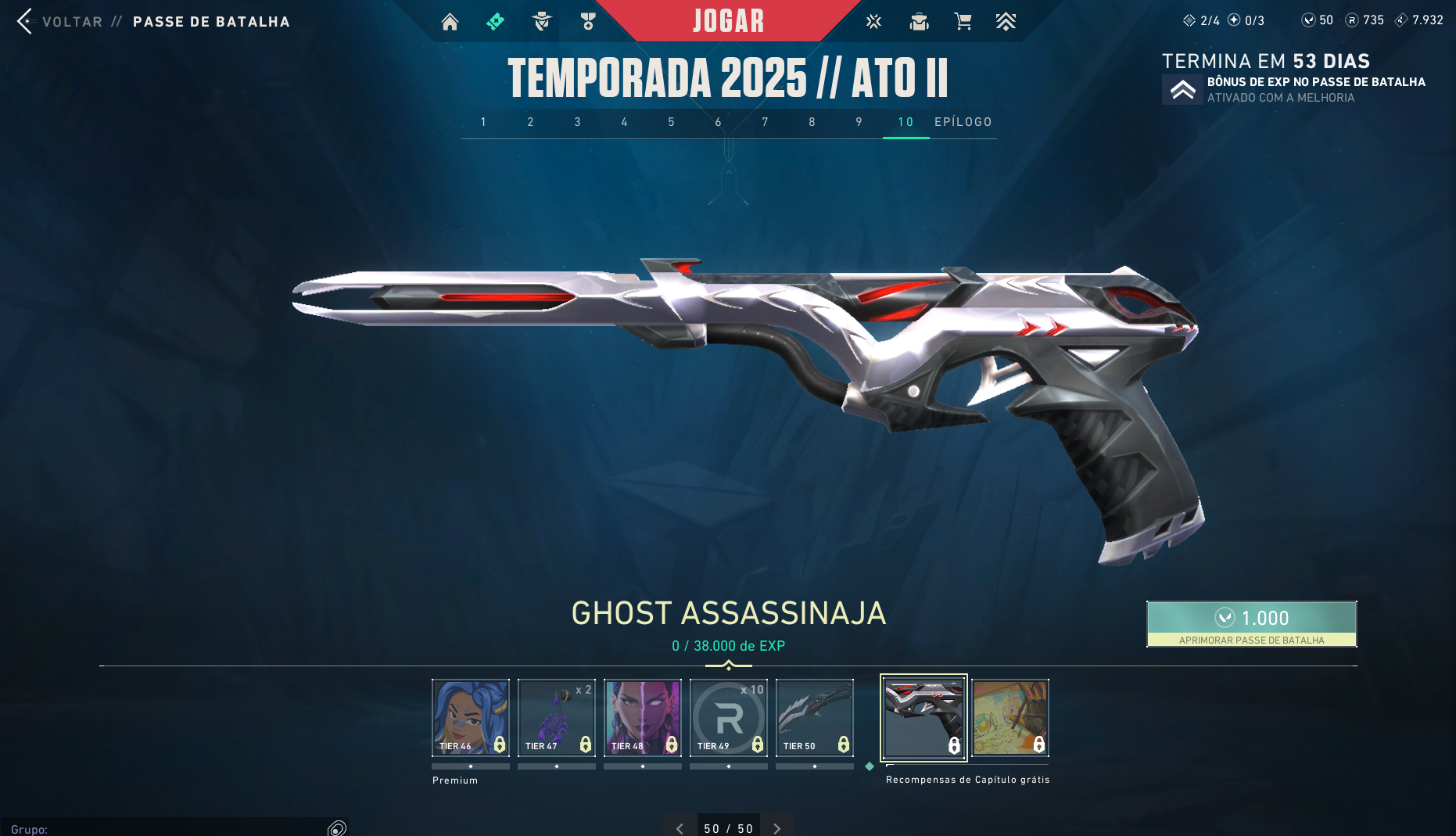The height and width of the screenshot is (836, 1456).
Task: Select the Tier 50 knife reward
Action: click(x=815, y=717)
